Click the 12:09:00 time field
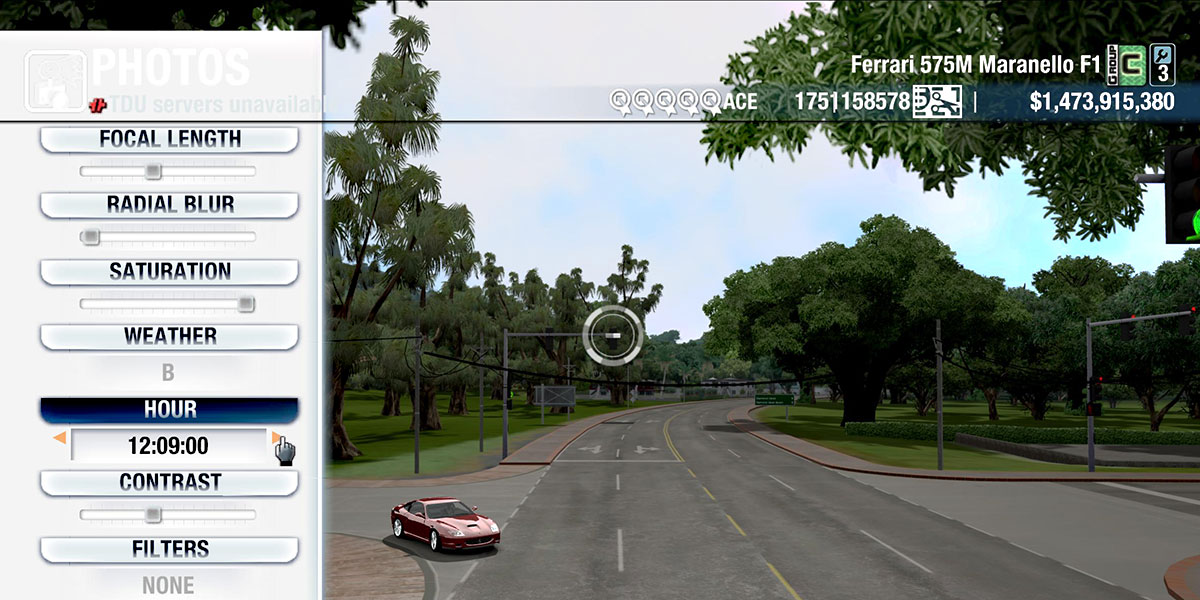The width and height of the screenshot is (1200, 600). tap(168, 446)
